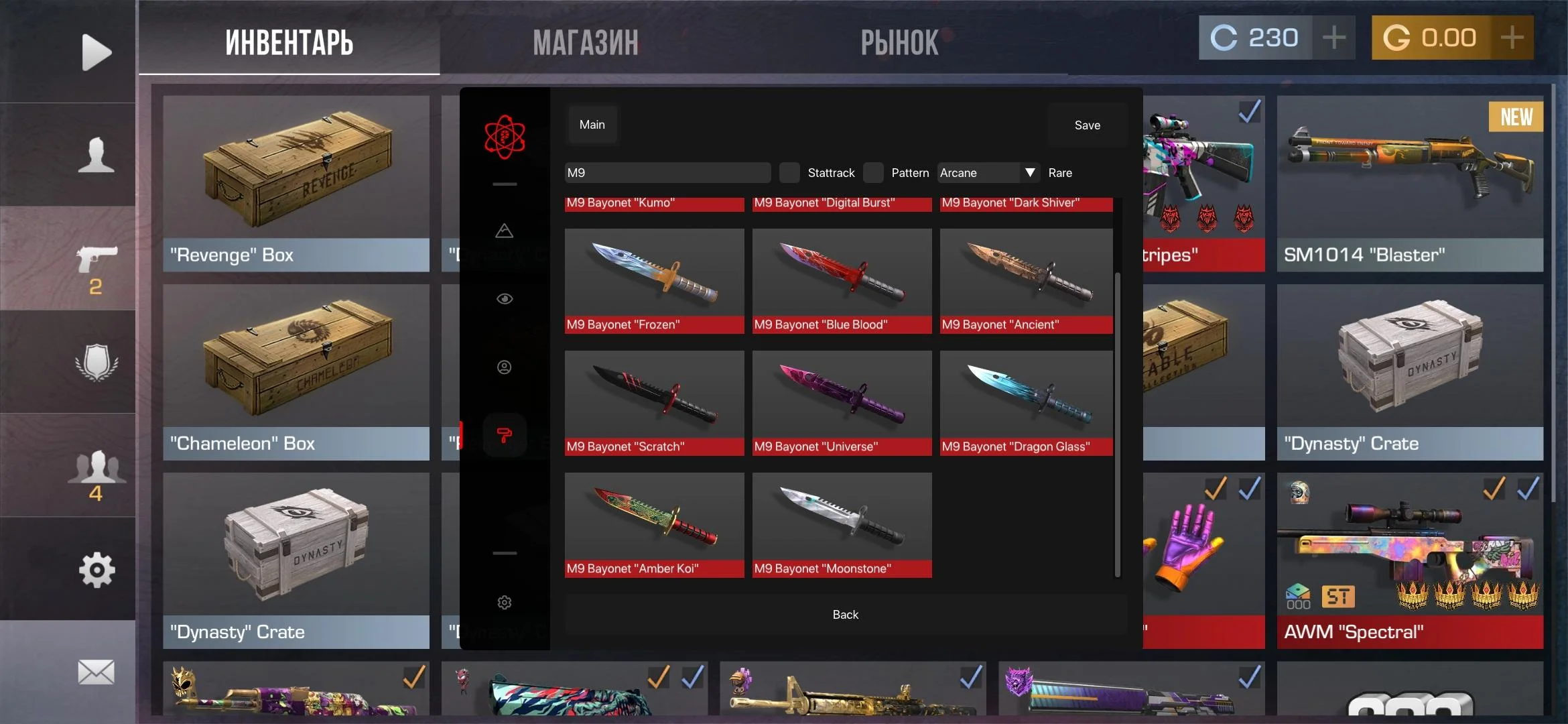Go Back in the overlay menu
This screenshot has height=724, width=1568.
tap(845, 615)
